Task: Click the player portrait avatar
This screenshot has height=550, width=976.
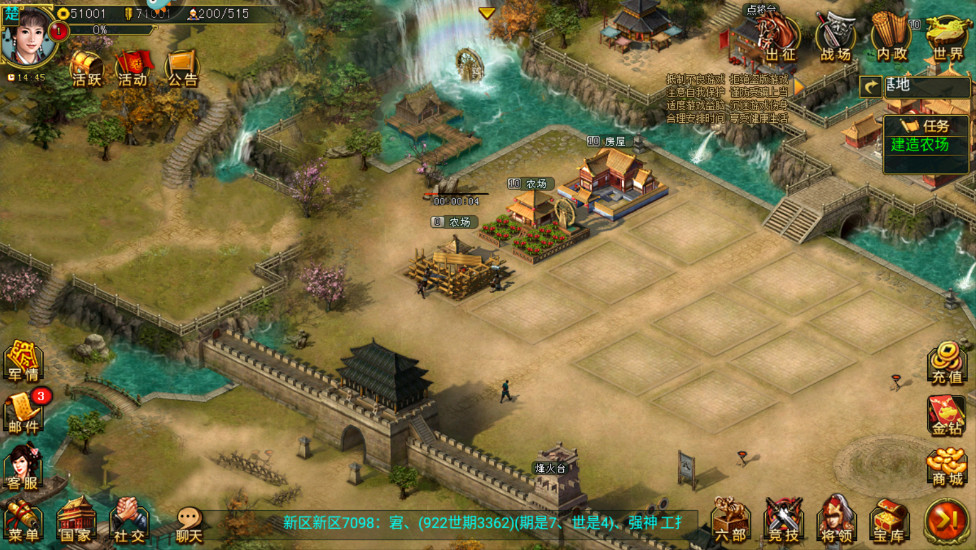Action: click(x=27, y=35)
